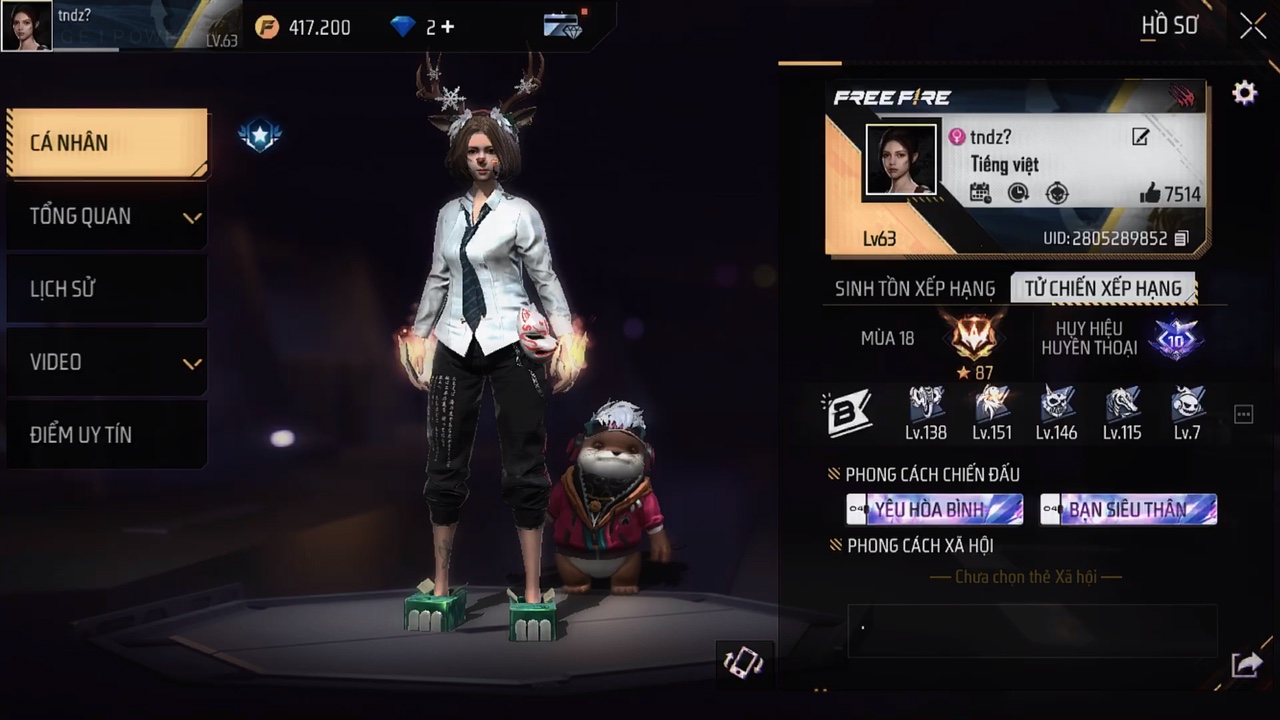The height and width of the screenshot is (720, 1280).
Task: Select the CÁ NHÂN menu entry
Action: click(x=107, y=143)
